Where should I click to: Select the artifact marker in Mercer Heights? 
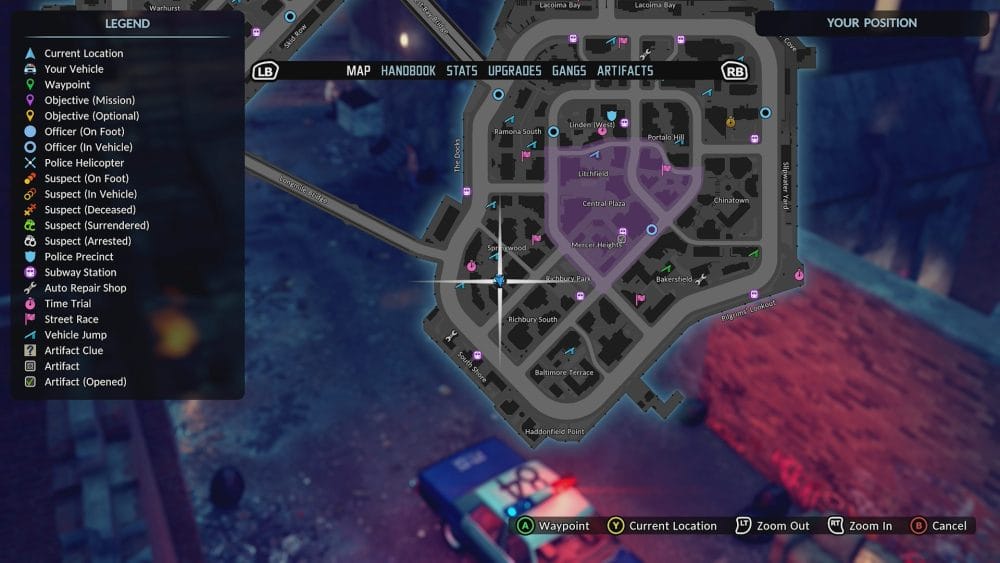pyautogui.click(x=623, y=237)
